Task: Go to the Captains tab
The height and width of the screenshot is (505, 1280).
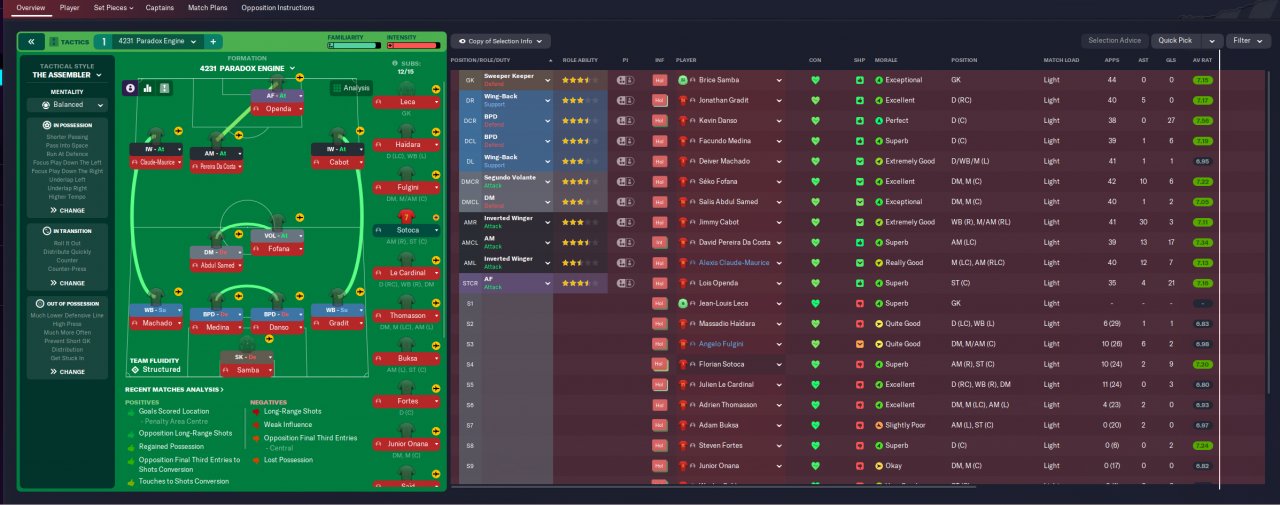Action: tap(159, 7)
